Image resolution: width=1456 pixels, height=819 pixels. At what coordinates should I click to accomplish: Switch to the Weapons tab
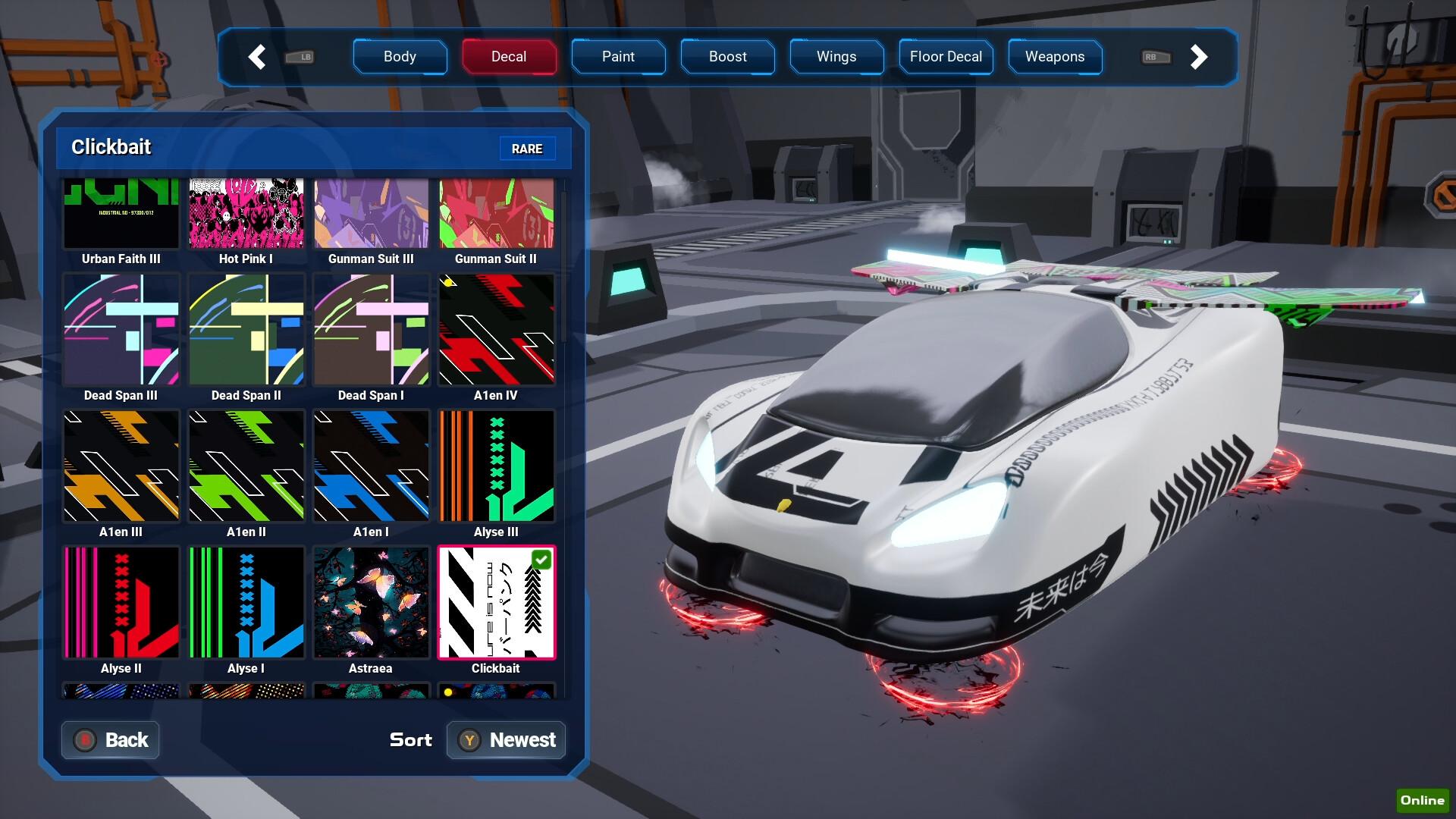coord(1055,57)
